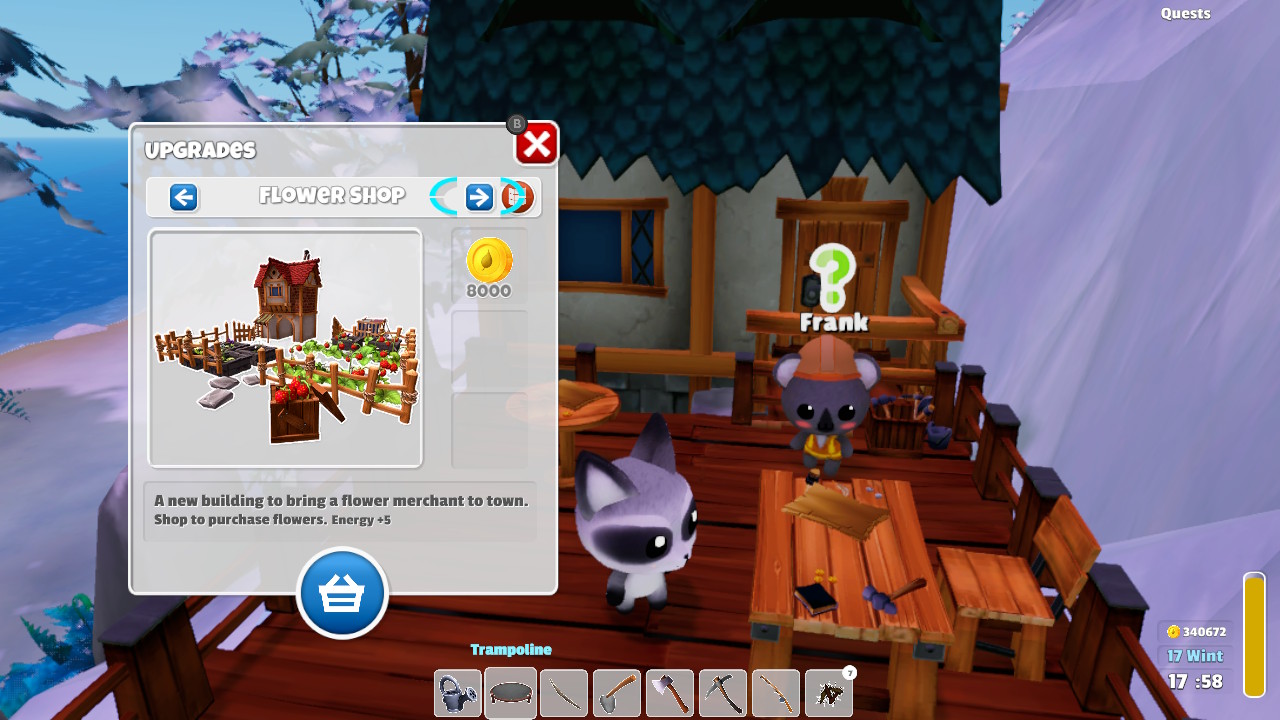Equip the axe in the hotbar

pos(669,693)
